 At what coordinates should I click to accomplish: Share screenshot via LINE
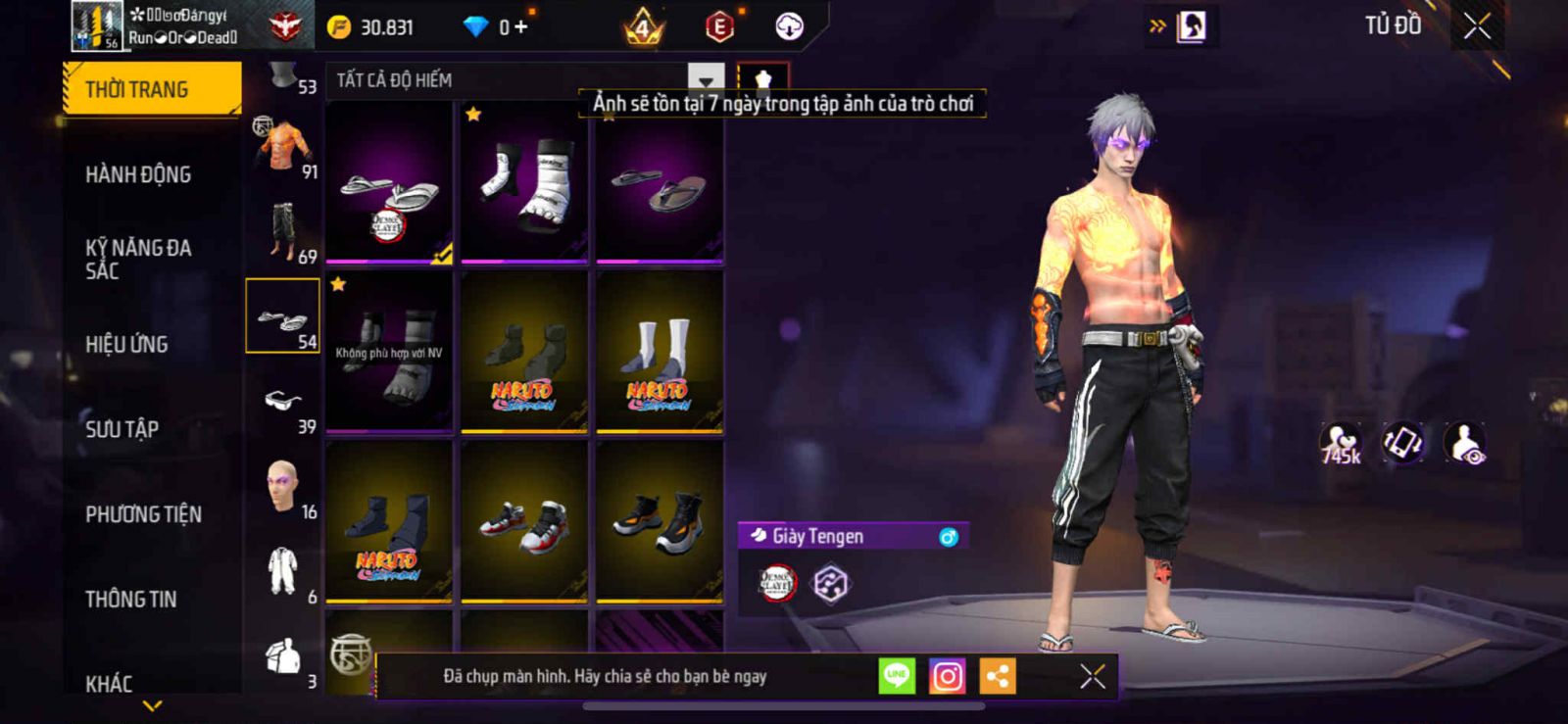(897, 676)
